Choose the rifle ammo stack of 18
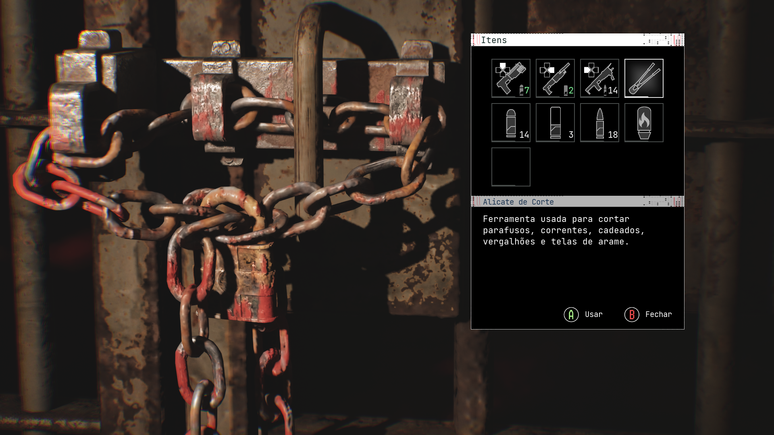The width and height of the screenshot is (774, 435). click(599, 122)
